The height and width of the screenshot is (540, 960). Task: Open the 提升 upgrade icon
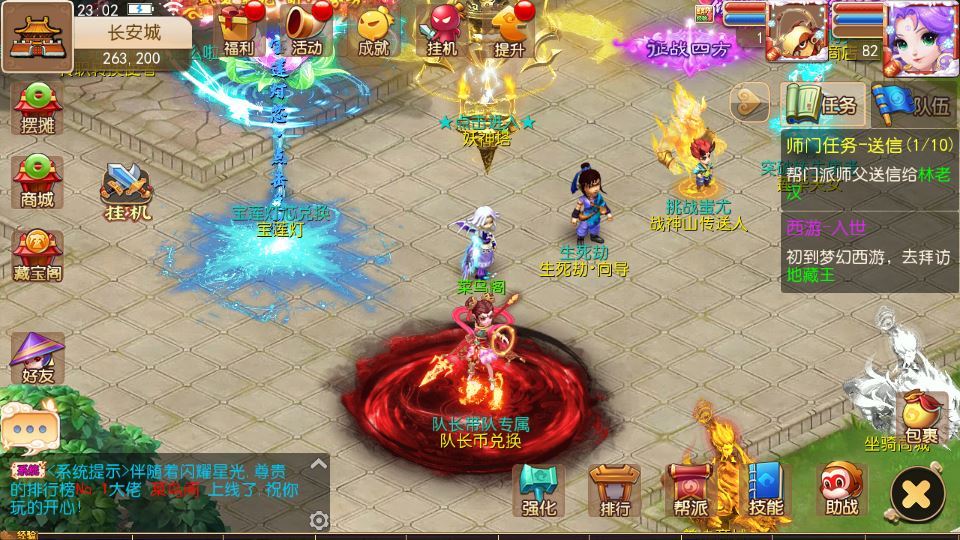pyautogui.click(x=510, y=28)
